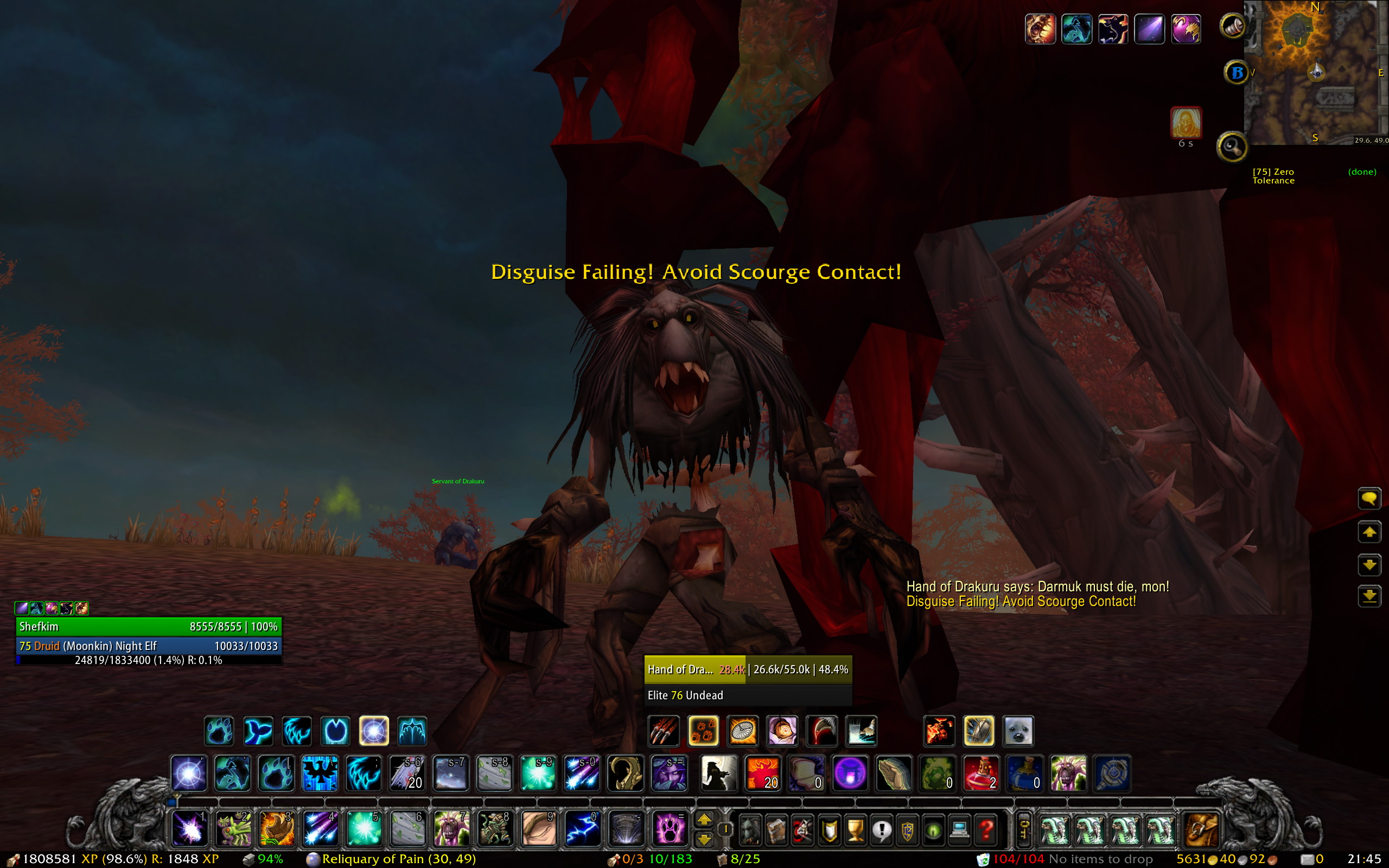Activate the Moonkin Form stance icon

point(374,731)
